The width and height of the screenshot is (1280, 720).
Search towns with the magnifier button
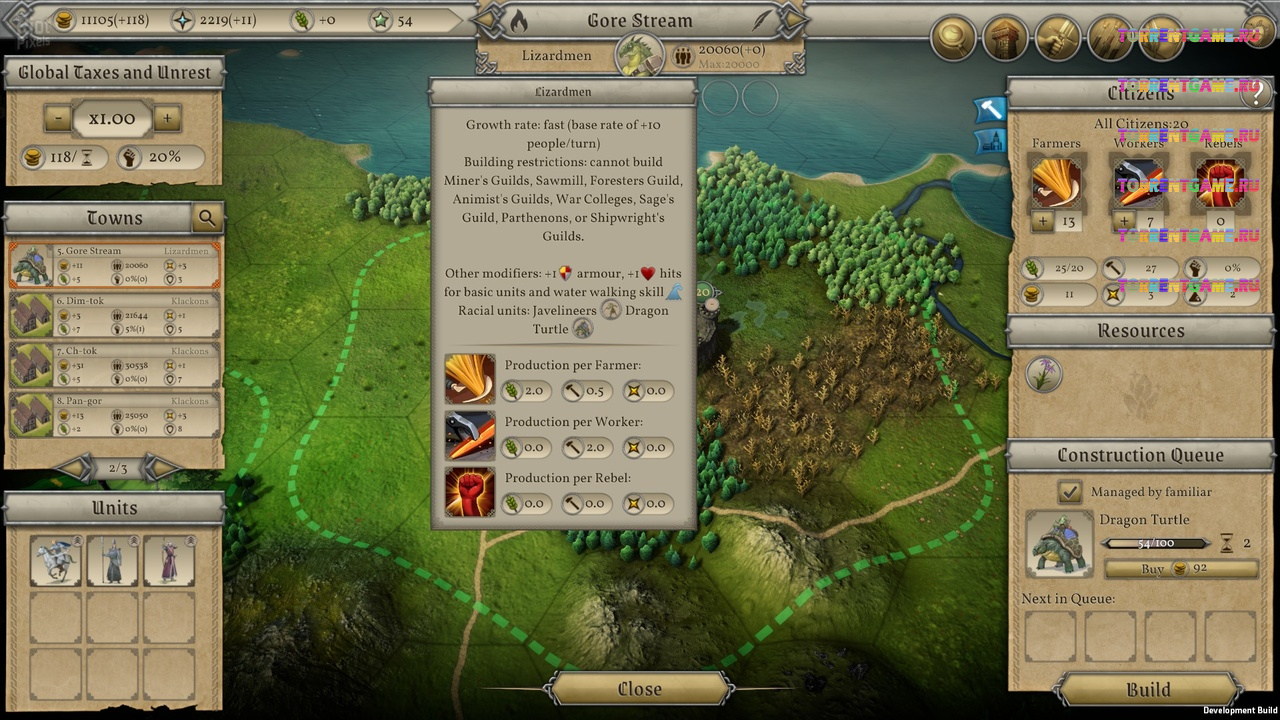click(x=207, y=218)
